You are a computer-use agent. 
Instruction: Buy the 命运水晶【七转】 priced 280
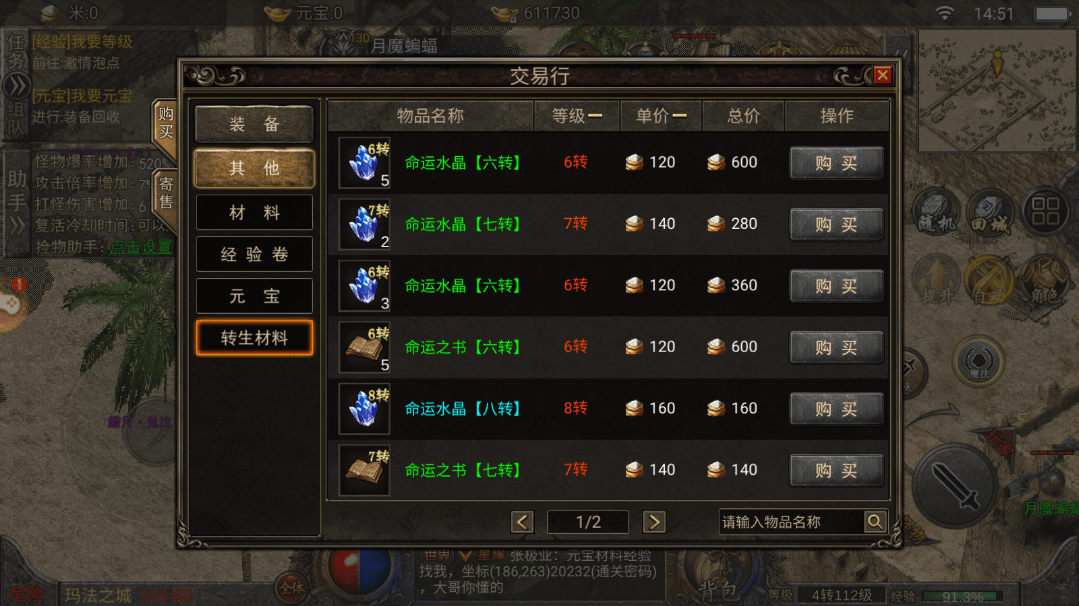pos(836,224)
